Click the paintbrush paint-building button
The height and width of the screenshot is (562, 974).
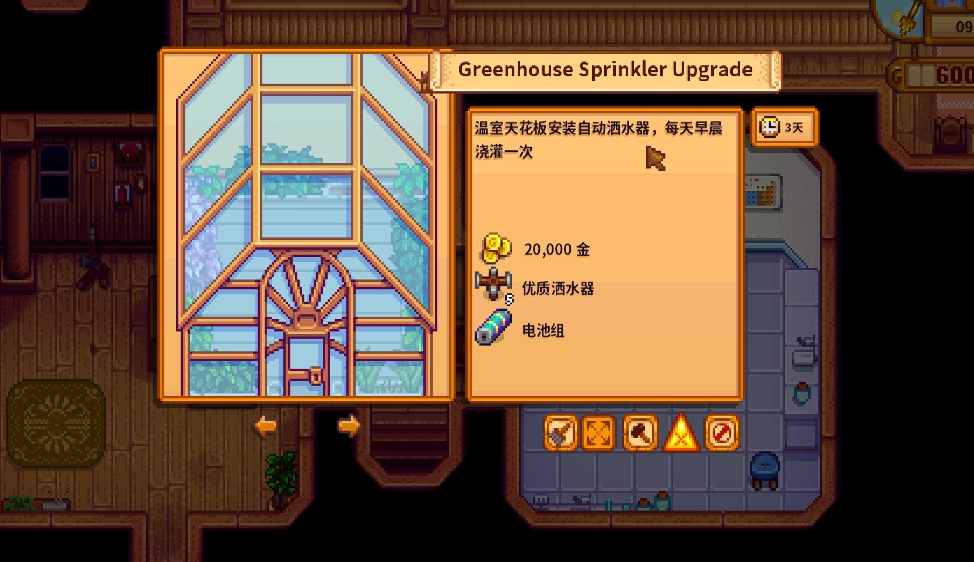(x=562, y=433)
